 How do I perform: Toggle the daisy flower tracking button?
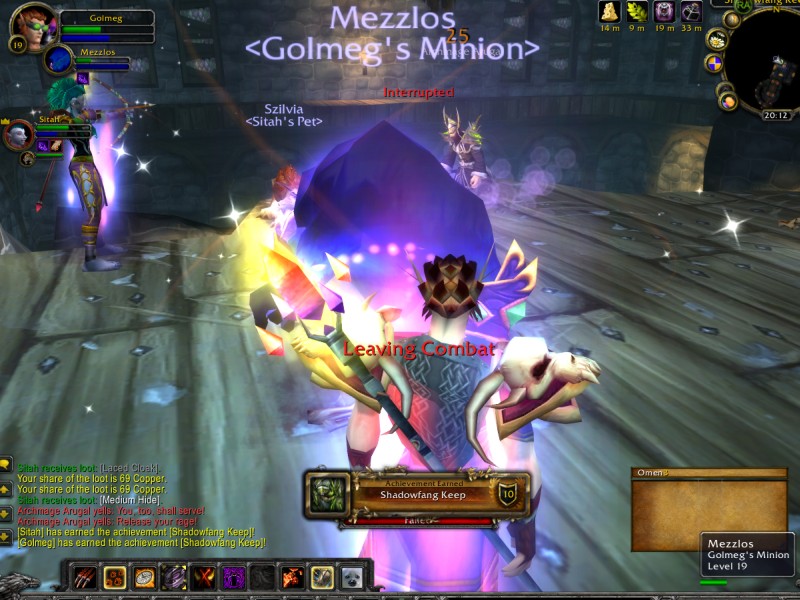pos(717,39)
